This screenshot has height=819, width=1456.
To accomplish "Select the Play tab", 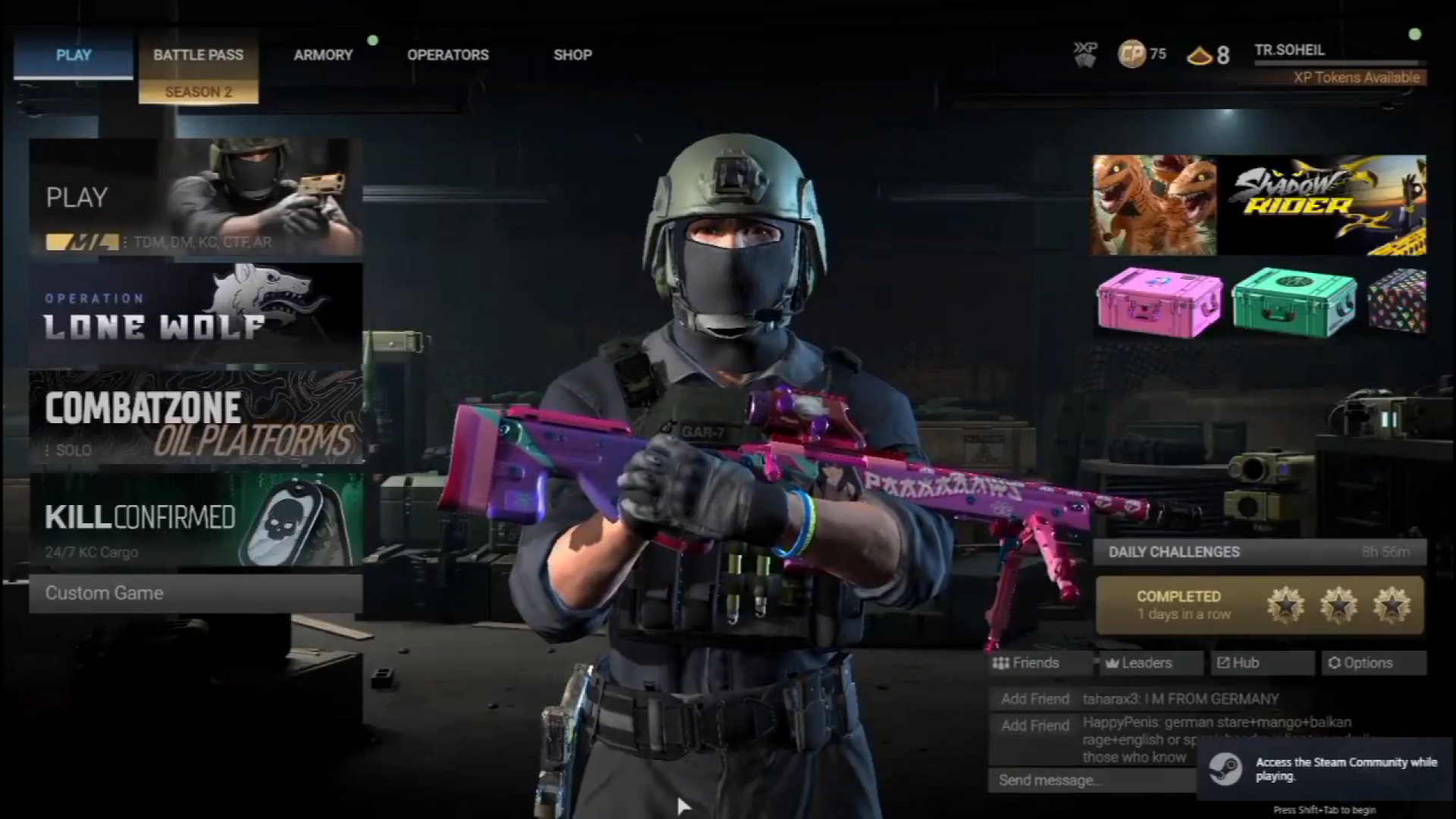I will (x=74, y=55).
